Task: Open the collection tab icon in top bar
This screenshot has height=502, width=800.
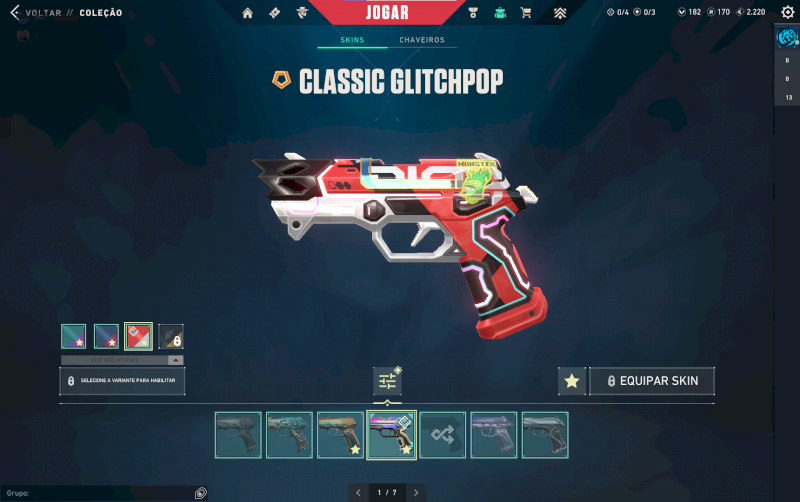Action: 500,13
